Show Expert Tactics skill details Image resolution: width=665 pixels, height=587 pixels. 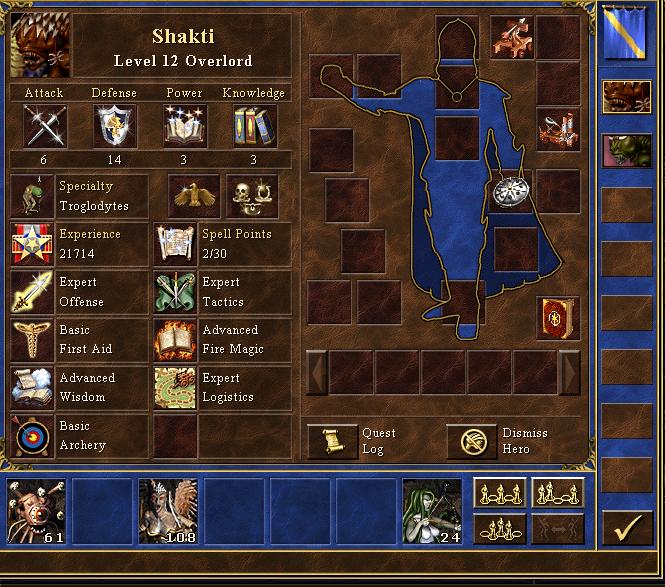tap(174, 291)
